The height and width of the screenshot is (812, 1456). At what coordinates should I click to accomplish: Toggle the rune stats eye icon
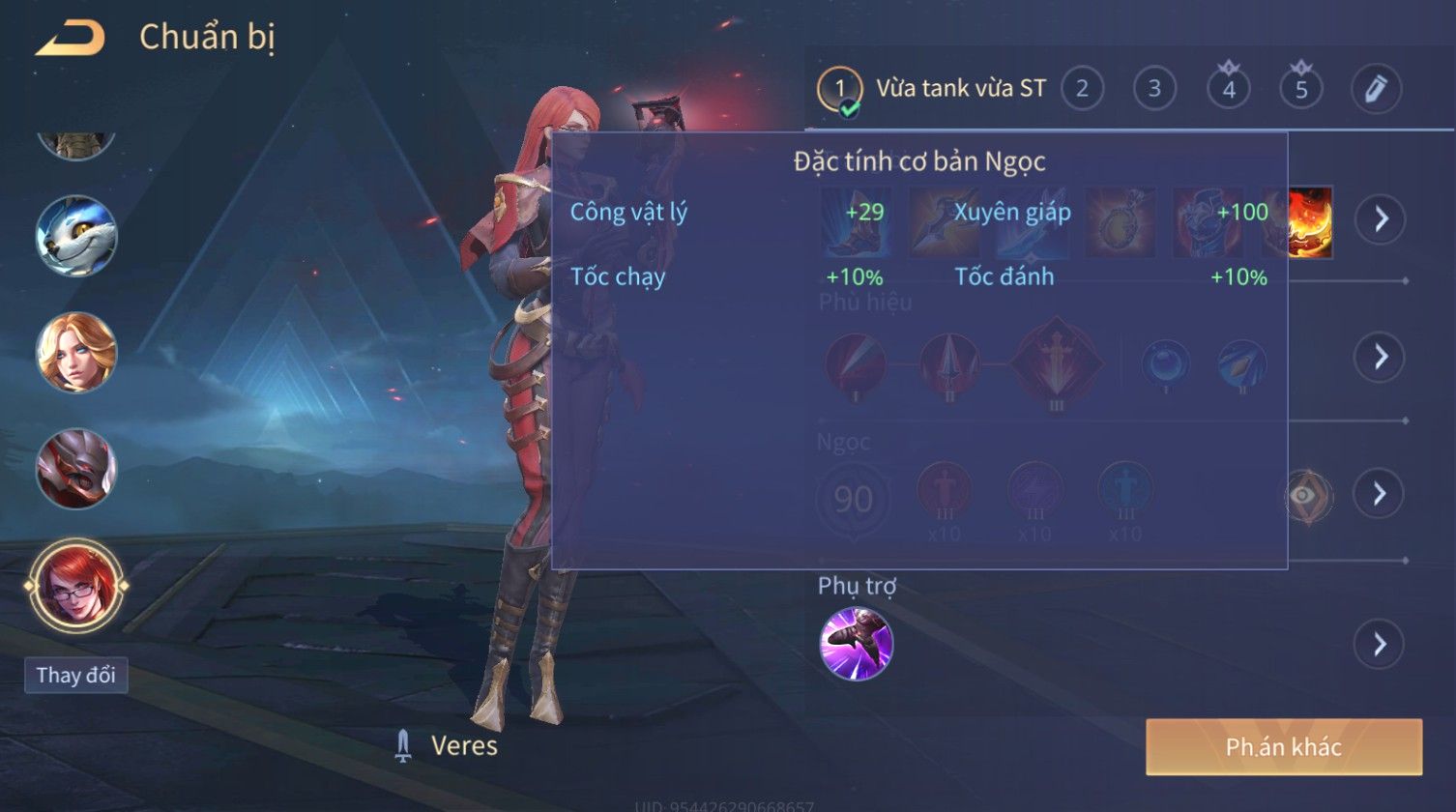point(1305,495)
